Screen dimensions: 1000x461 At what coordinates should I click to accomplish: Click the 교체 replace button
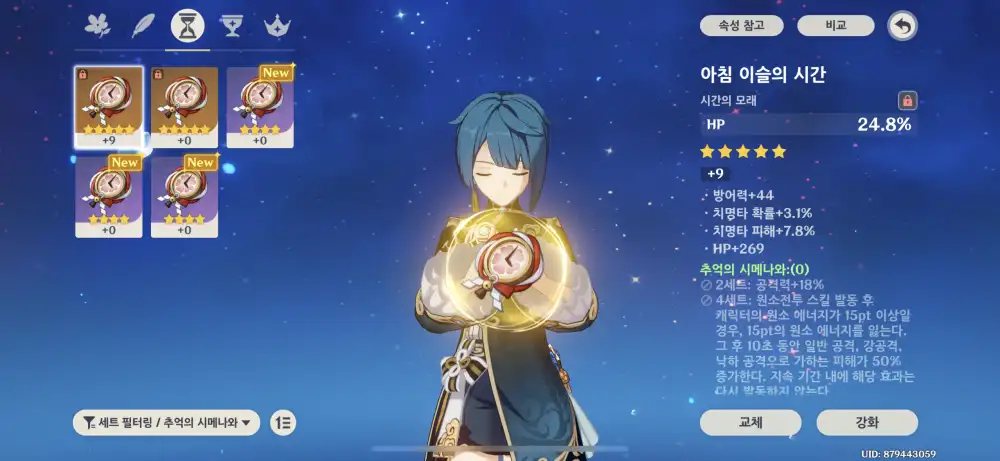coord(750,423)
